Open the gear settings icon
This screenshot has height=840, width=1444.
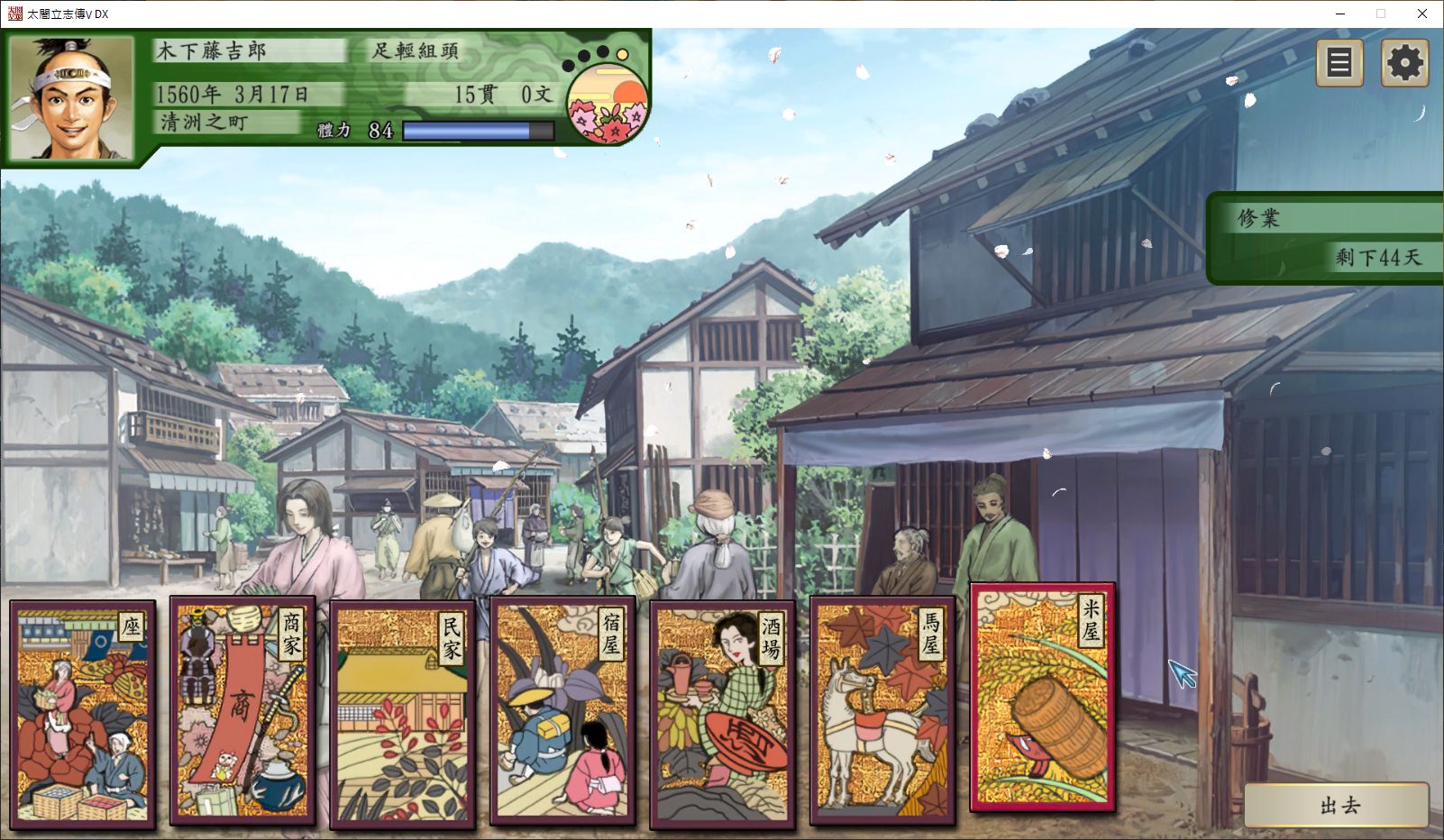(x=1404, y=63)
